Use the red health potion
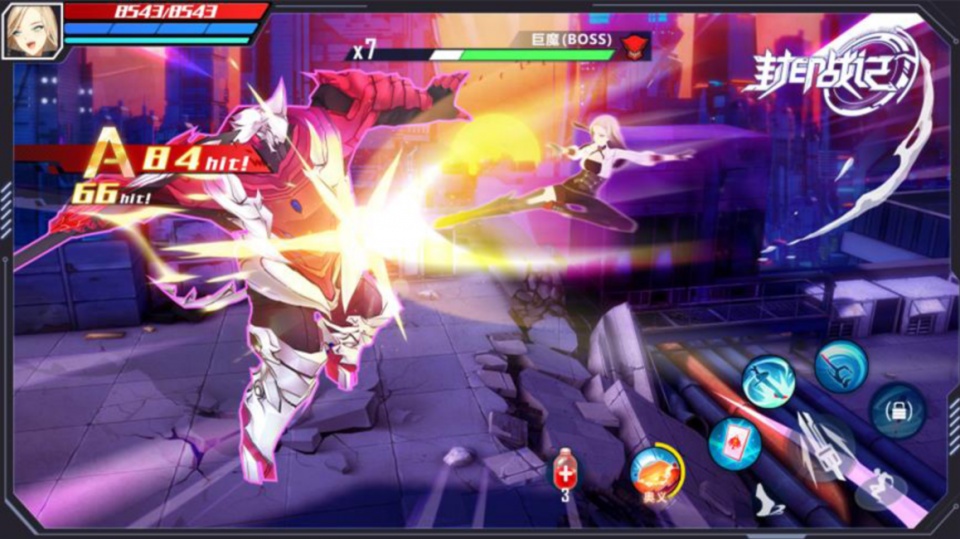This screenshot has height=539, width=960. (564, 469)
